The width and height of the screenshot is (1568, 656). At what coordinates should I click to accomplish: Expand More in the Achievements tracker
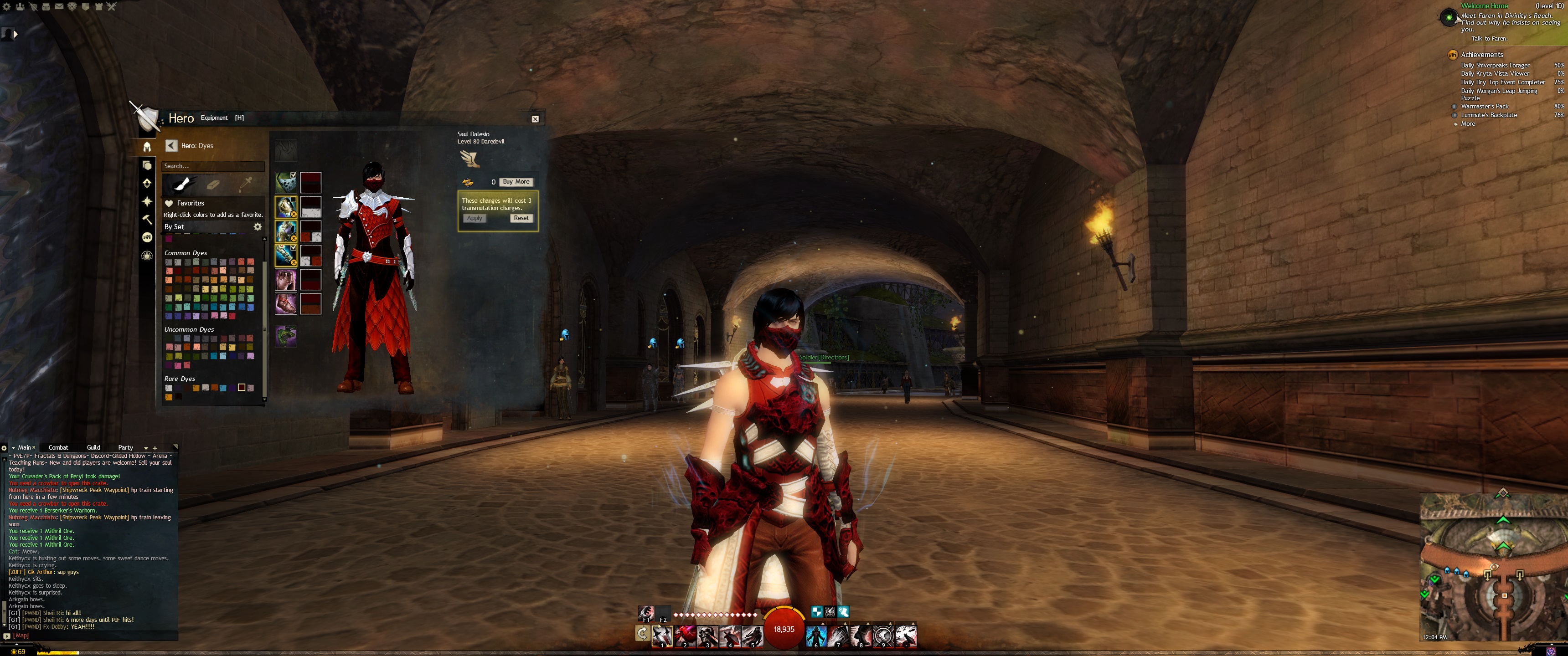[1468, 123]
